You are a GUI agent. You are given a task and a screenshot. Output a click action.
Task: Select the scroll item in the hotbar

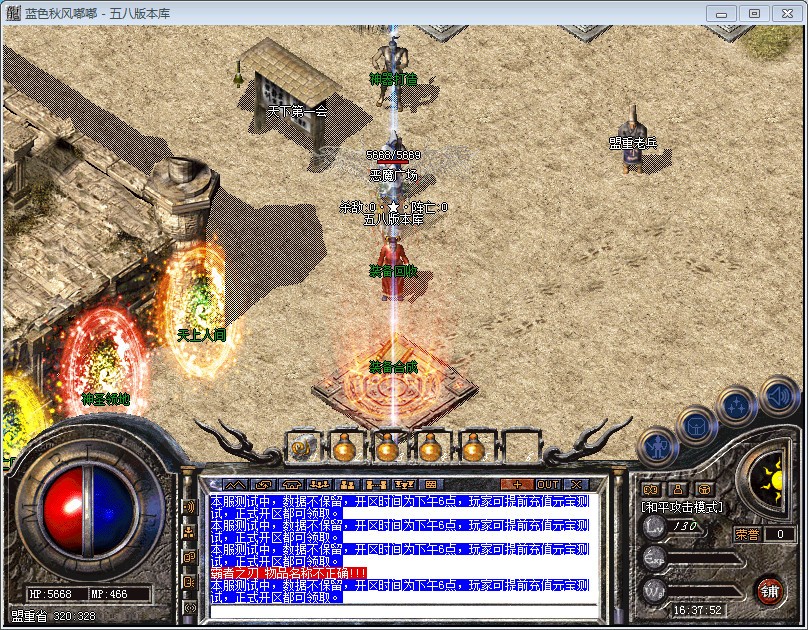(301, 449)
